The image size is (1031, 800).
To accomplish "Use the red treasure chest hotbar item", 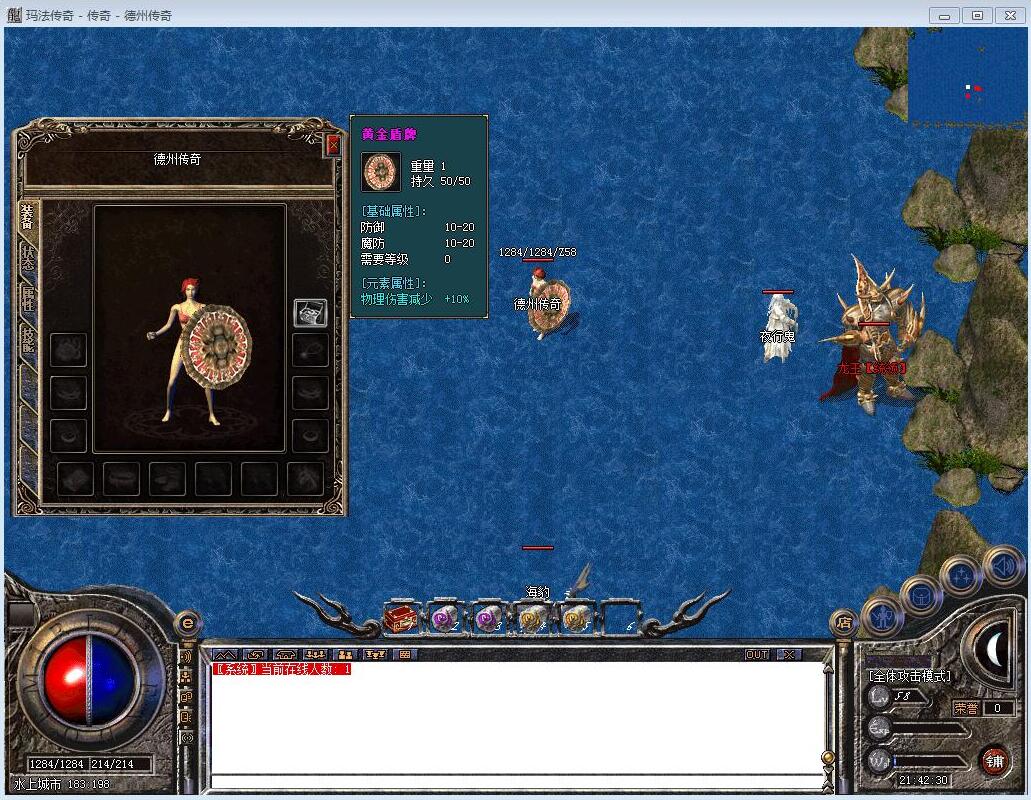I will coord(400,619).
